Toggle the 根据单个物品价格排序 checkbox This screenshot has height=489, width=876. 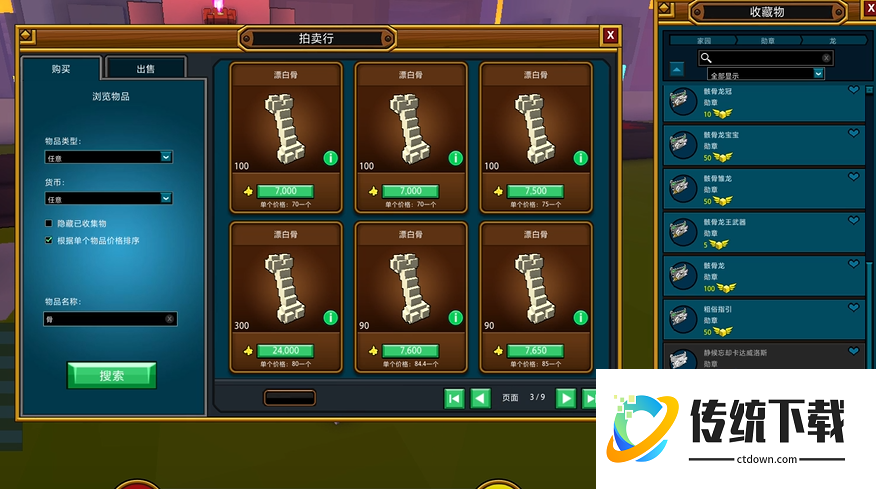48,240
